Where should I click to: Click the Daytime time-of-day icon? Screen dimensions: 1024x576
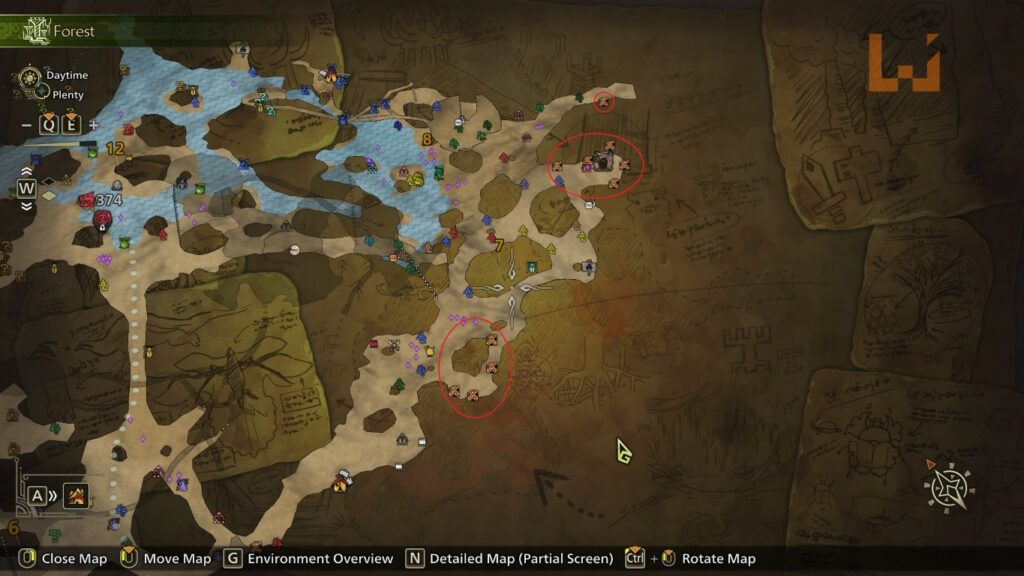[30, 75]
